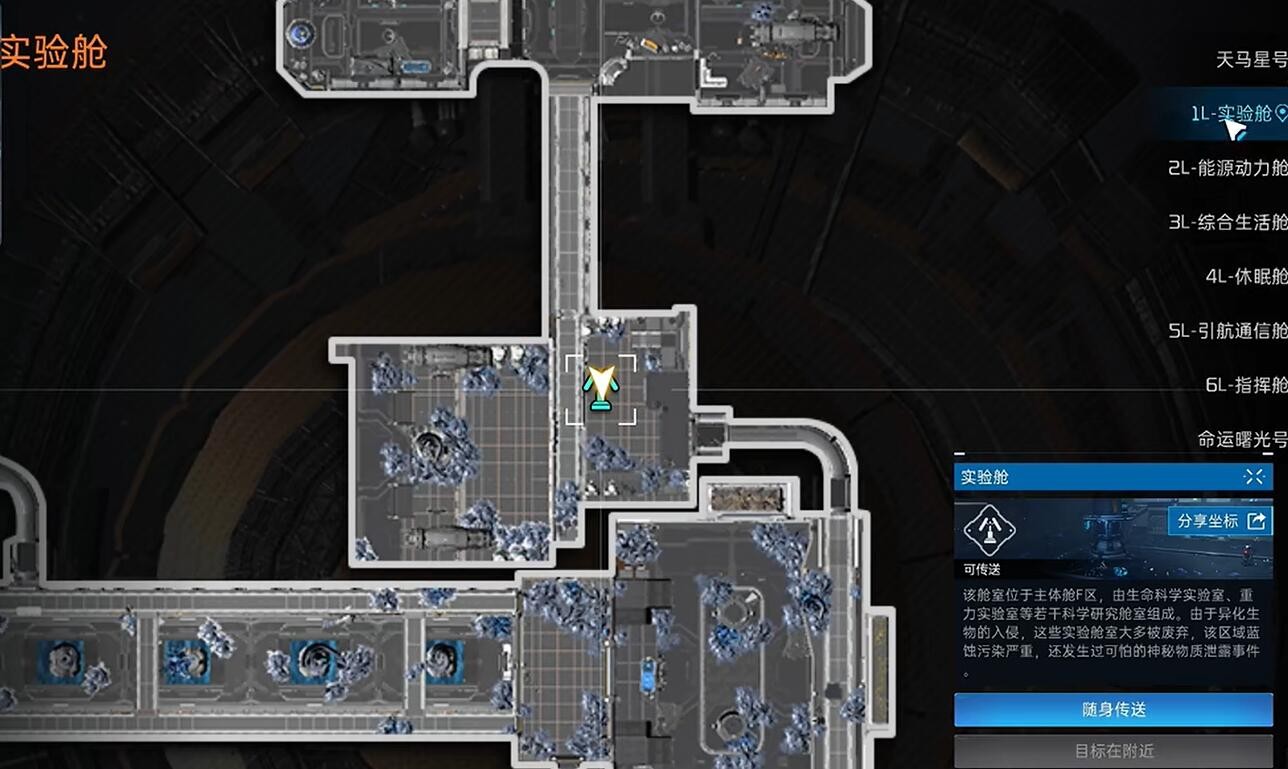Viewport: 1288px width, 769px height.
Task: Close the 实验舱 info panel
Action: coord(1254,477)
